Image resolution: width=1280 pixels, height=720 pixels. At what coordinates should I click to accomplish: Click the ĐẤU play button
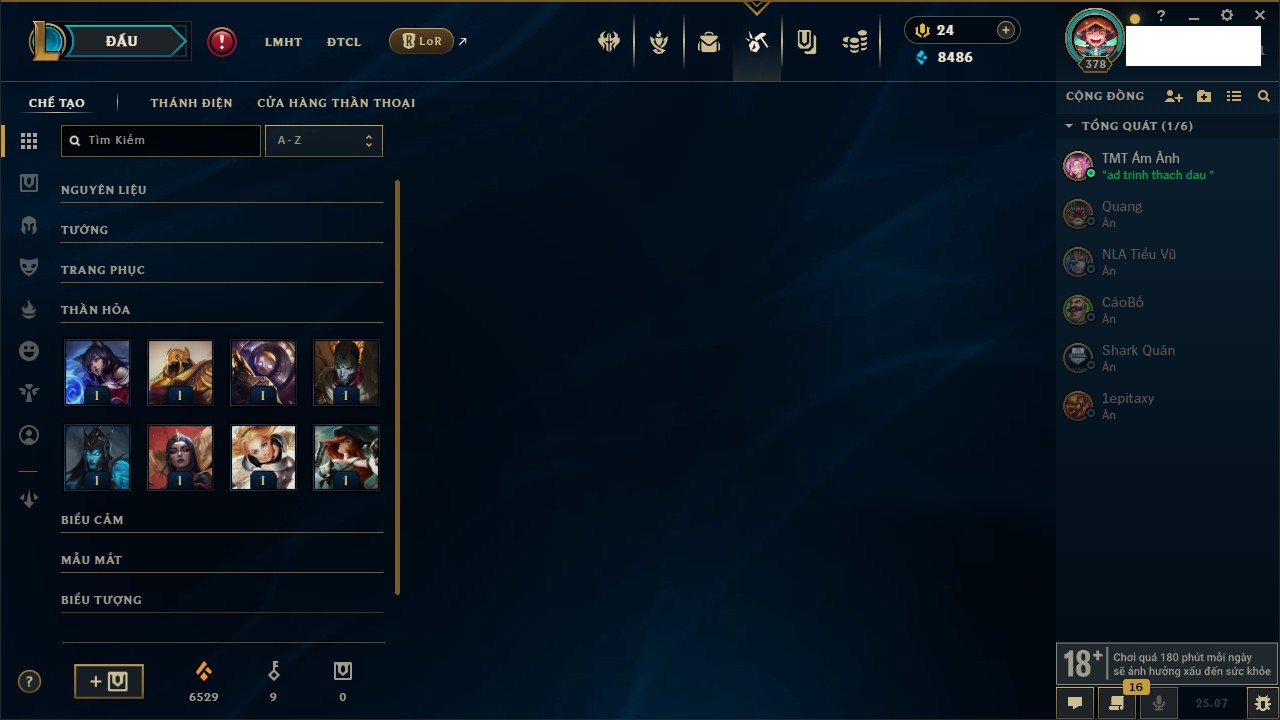pyautogui.click(x=121, y=41)
